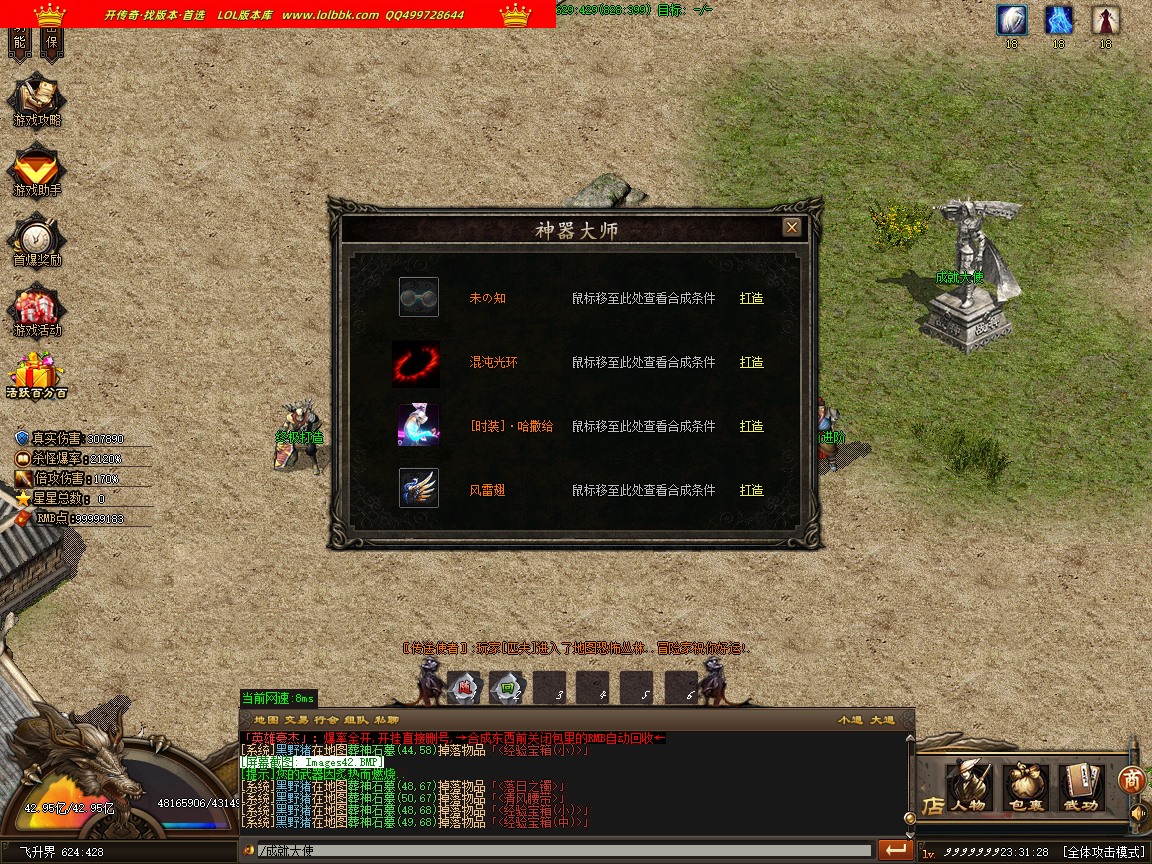
Task: Open the 活跃百分百 gift box
Action: (36, 376)
